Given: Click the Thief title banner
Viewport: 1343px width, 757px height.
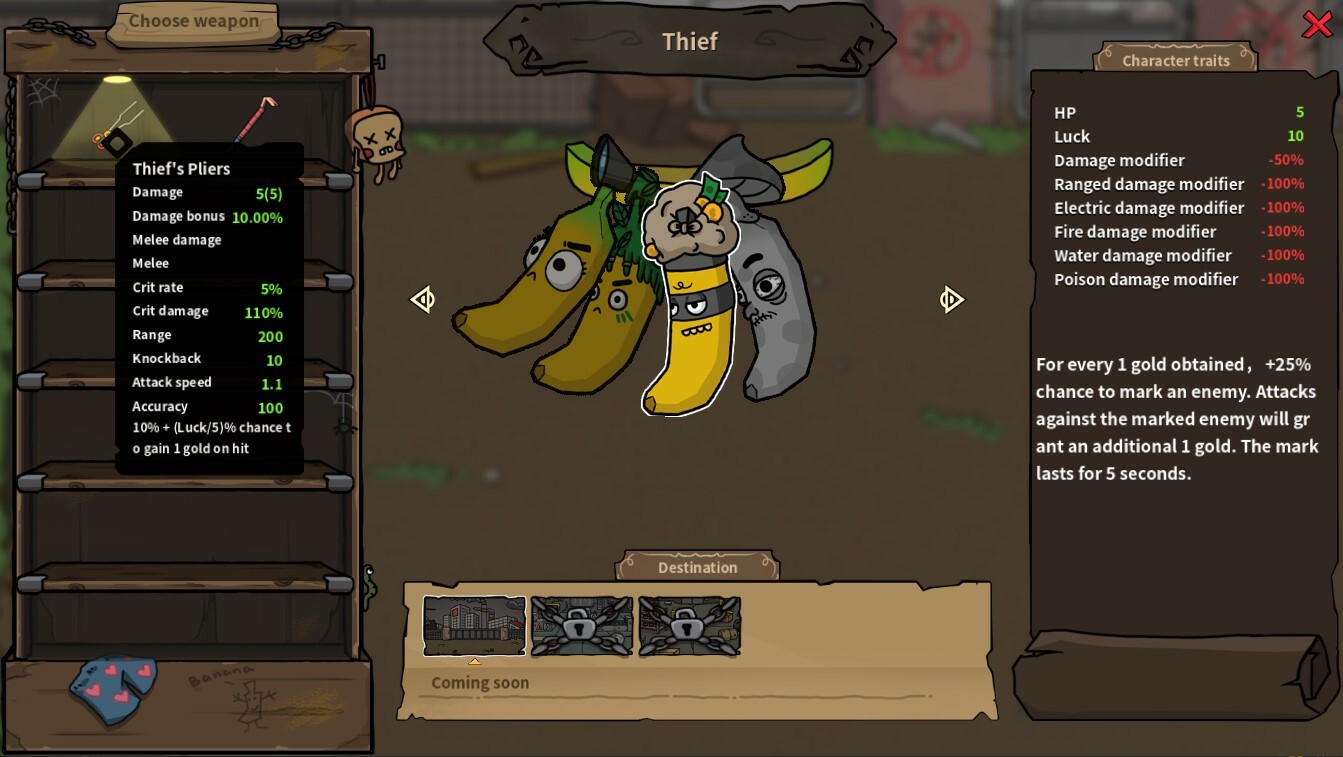Looking at the screenshot, I should click(x=689, y=41).
